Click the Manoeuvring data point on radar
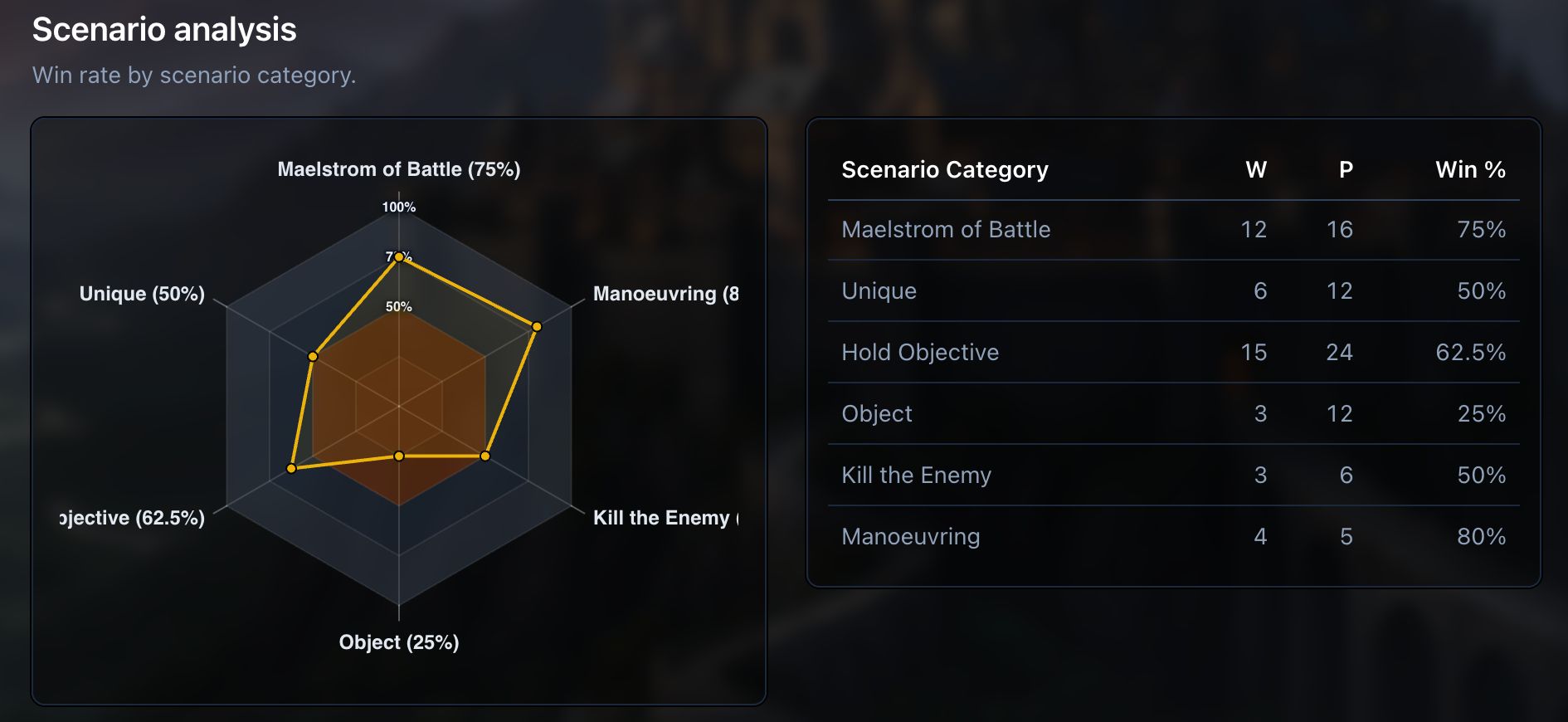The height and width of the screenshot is (722, 1568). point(537,327)
